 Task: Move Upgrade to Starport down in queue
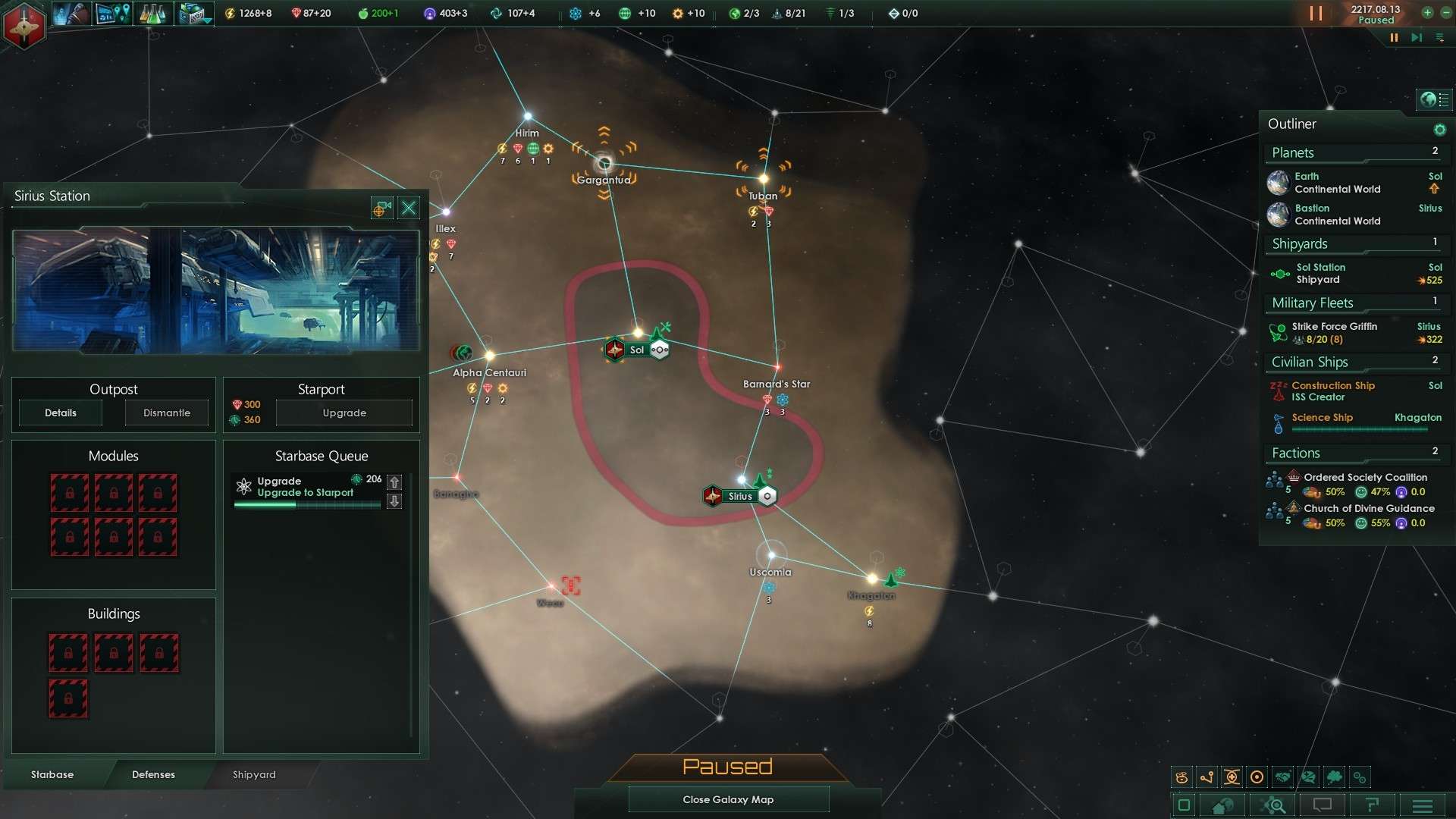coord(394,501)
